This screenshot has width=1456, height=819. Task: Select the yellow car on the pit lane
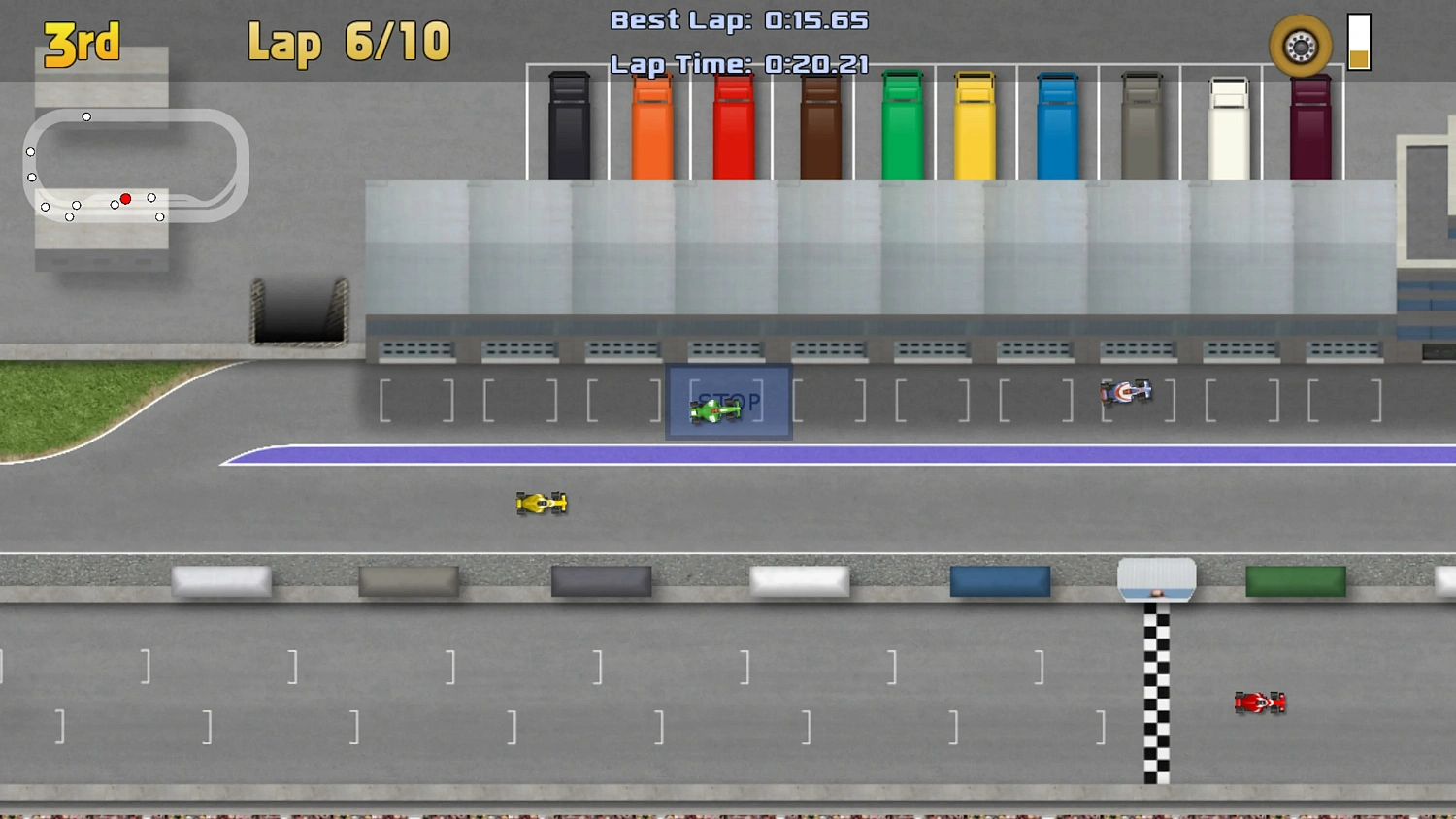541,503
